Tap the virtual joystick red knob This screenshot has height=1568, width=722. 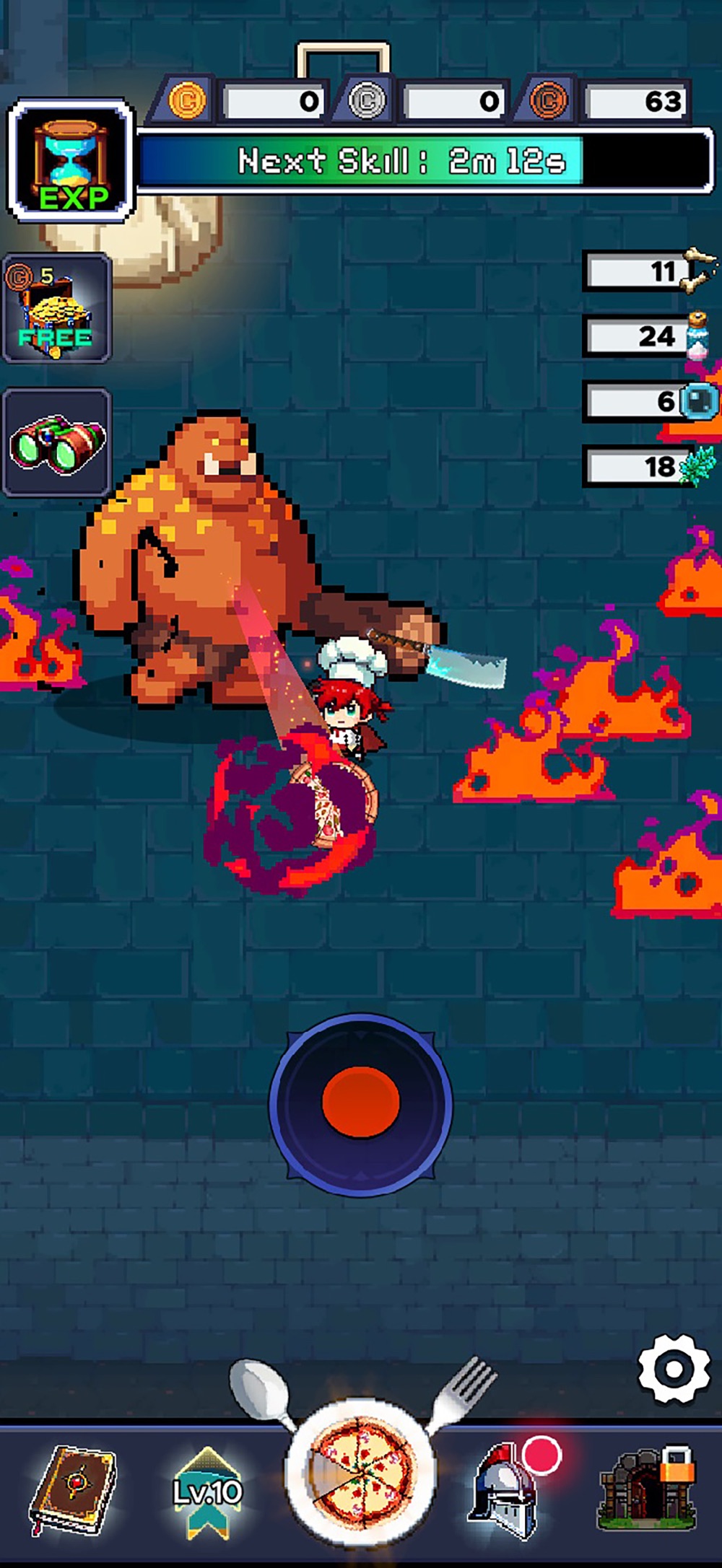(x=361, y=1103)
